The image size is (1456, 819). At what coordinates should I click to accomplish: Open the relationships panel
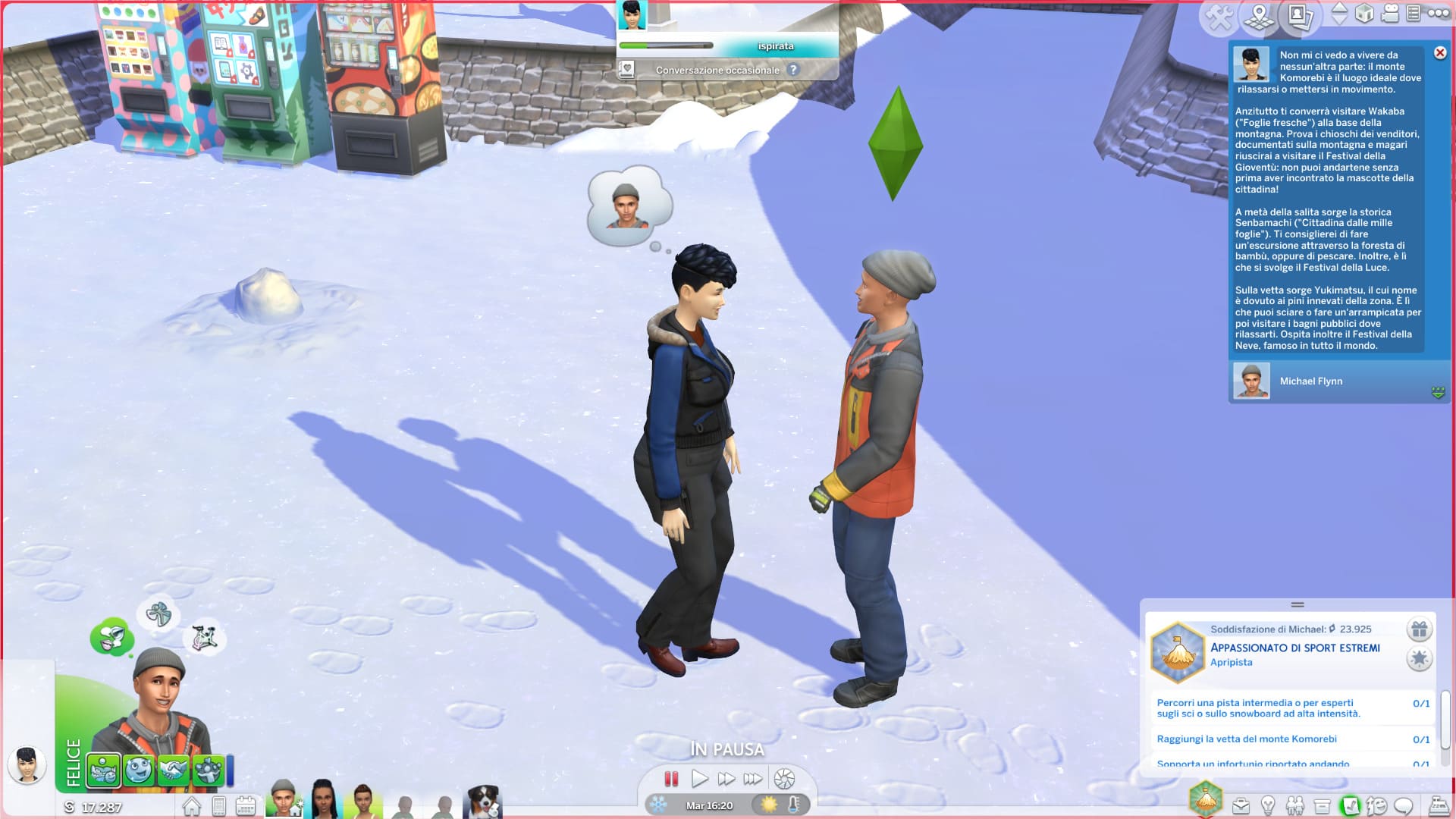[x=1294, y=805]
